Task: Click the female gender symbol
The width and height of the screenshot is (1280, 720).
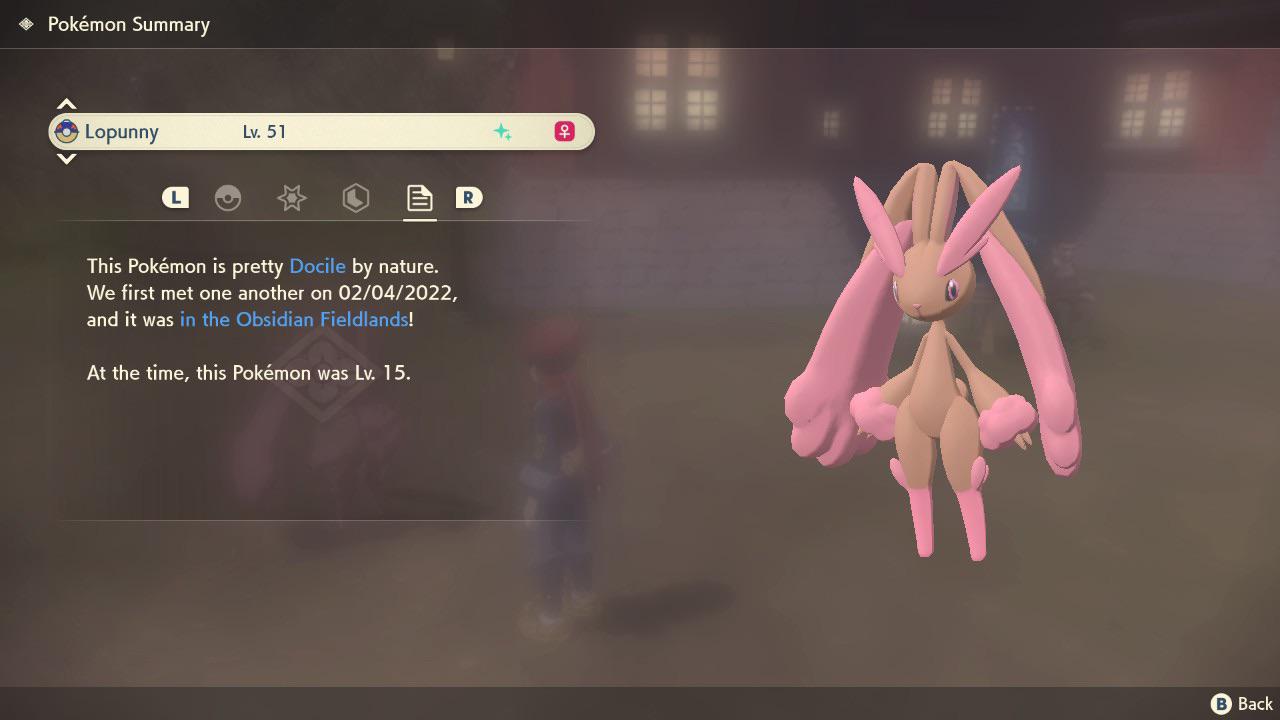Action: [564, 131]
